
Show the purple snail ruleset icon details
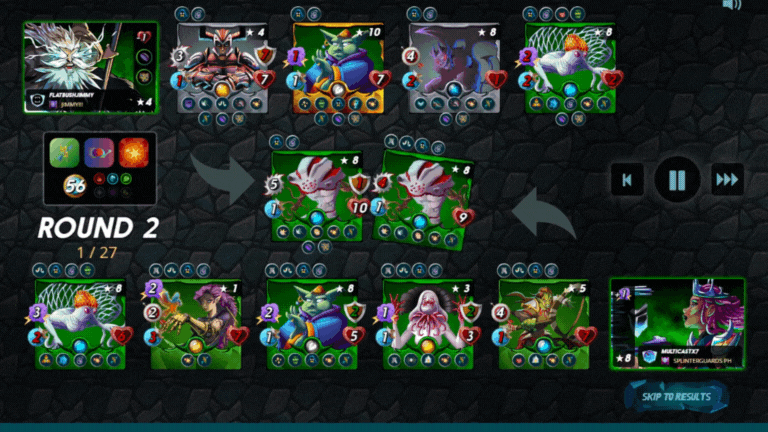[99, 153]
